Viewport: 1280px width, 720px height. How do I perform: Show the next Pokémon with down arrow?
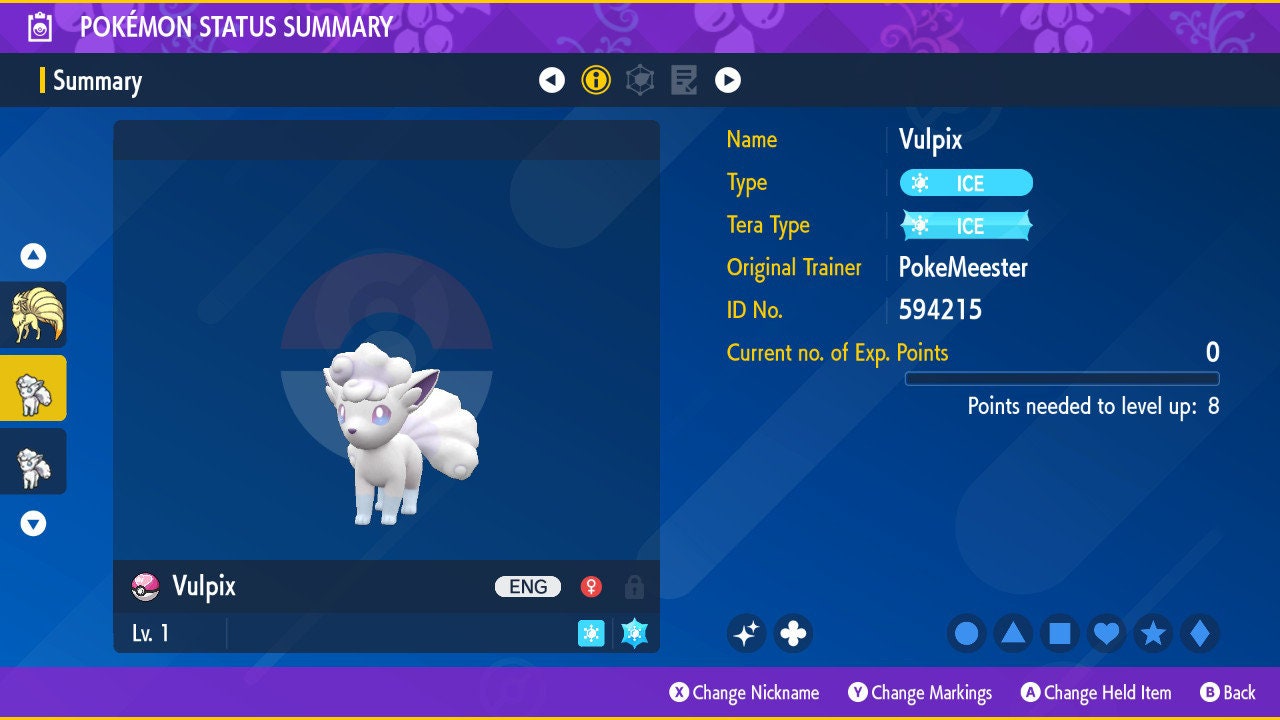33,523
